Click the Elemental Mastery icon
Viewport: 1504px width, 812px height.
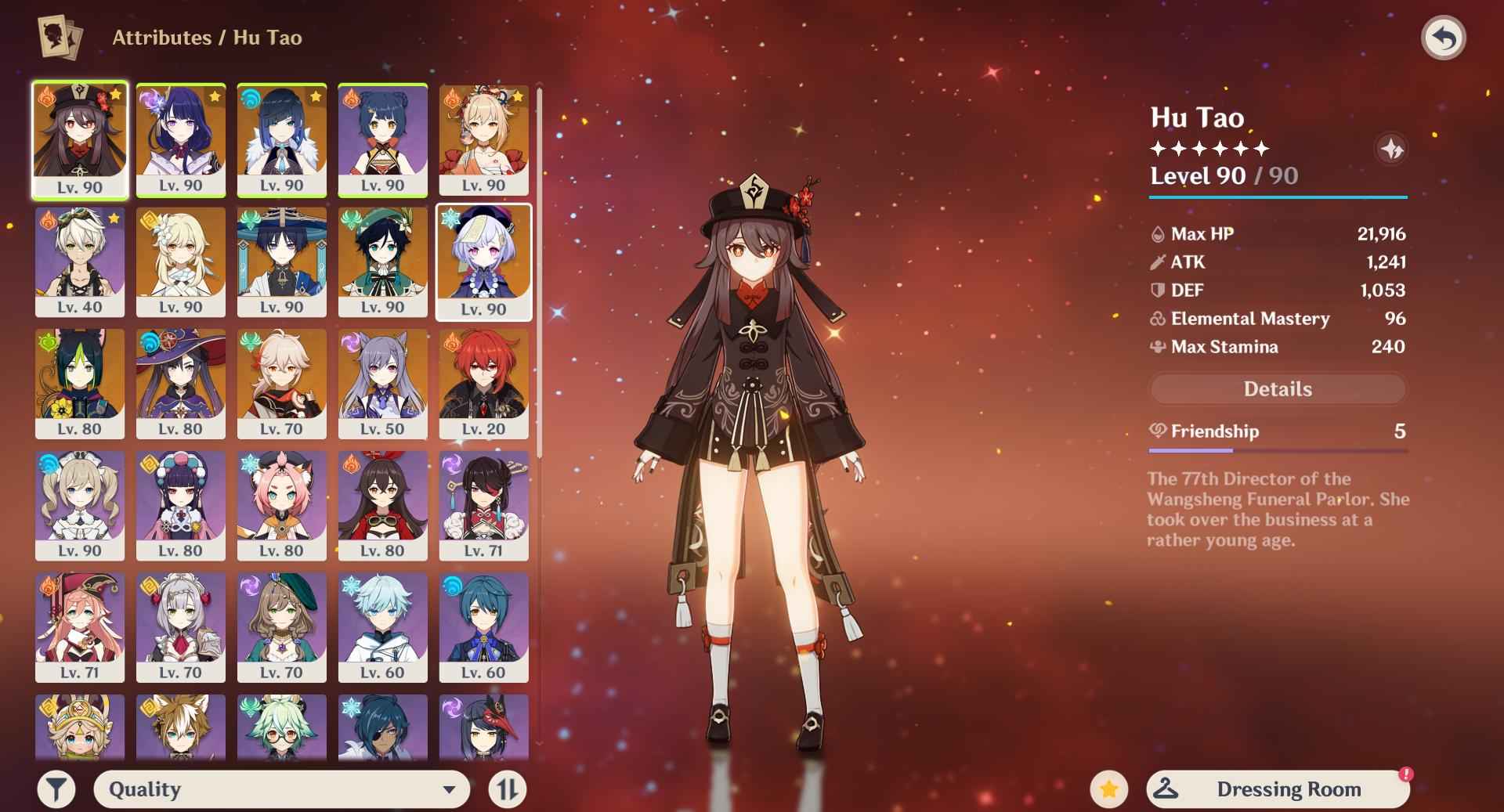1157,319
